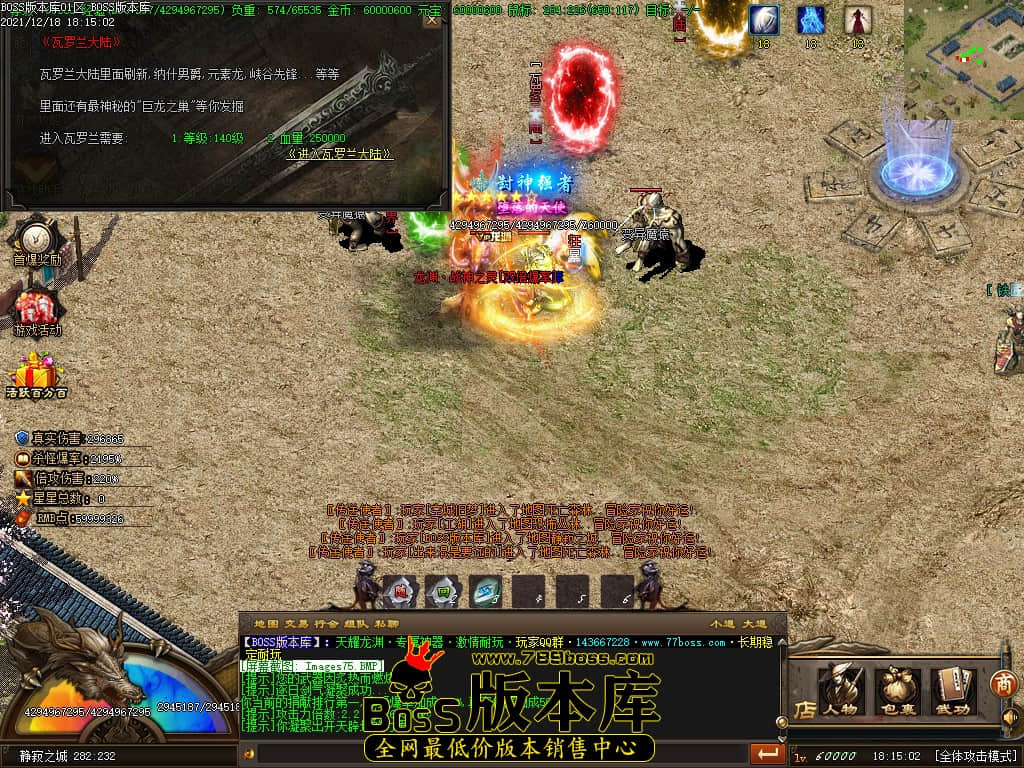Select the 地图 chat menu tab
Viewport: 1024px width, 768px height.
pyautogui.click(x=266, y=624)
